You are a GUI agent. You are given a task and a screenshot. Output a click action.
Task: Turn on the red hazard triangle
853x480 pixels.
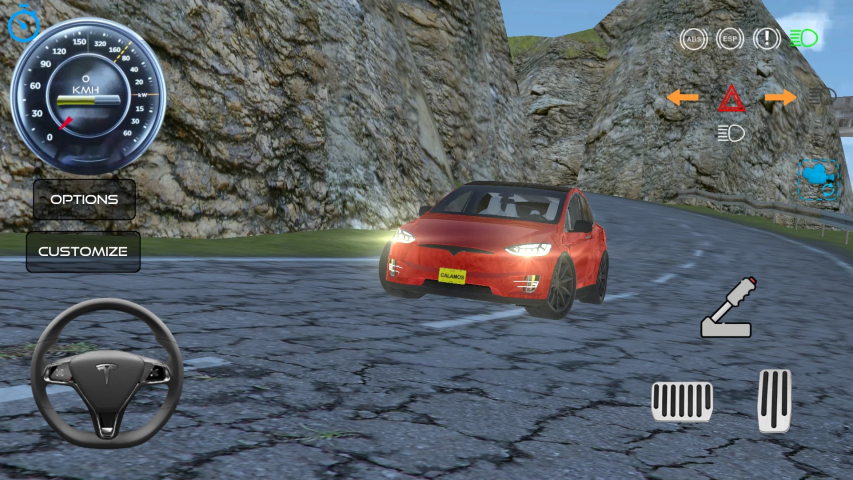click(731, 99)
